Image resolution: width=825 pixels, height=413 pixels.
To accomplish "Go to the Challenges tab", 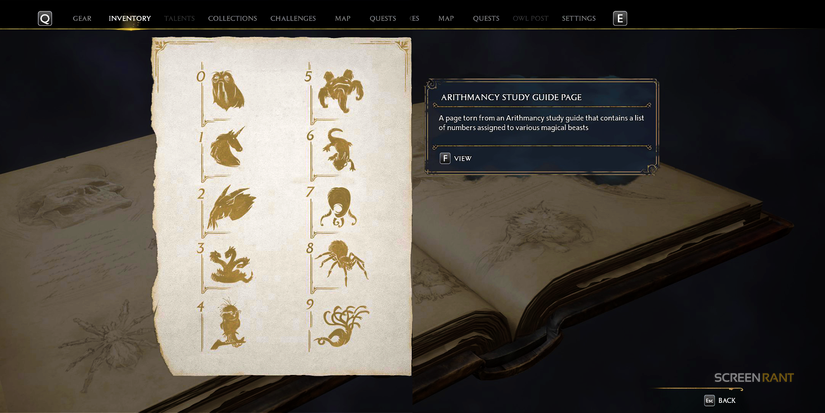I will click(x=293, y=18).
